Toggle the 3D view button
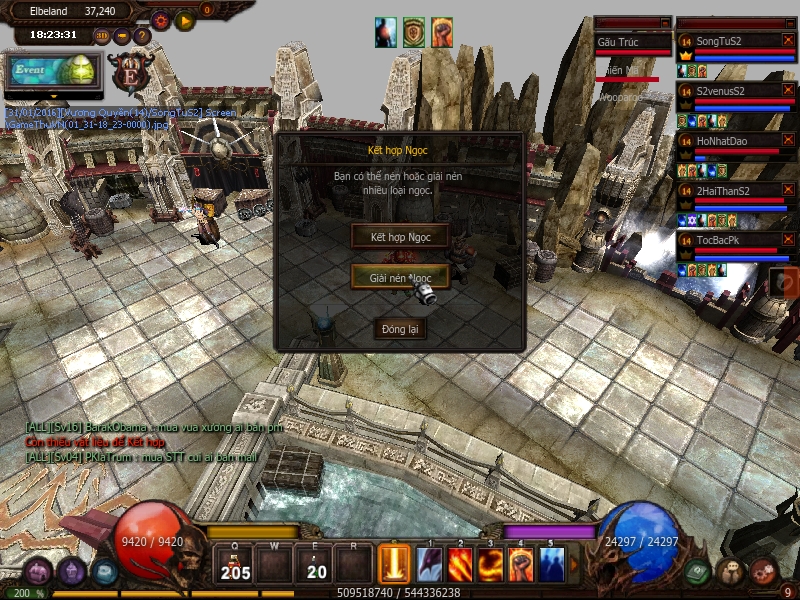Viewport: 800px width, 600px height. 102,35
